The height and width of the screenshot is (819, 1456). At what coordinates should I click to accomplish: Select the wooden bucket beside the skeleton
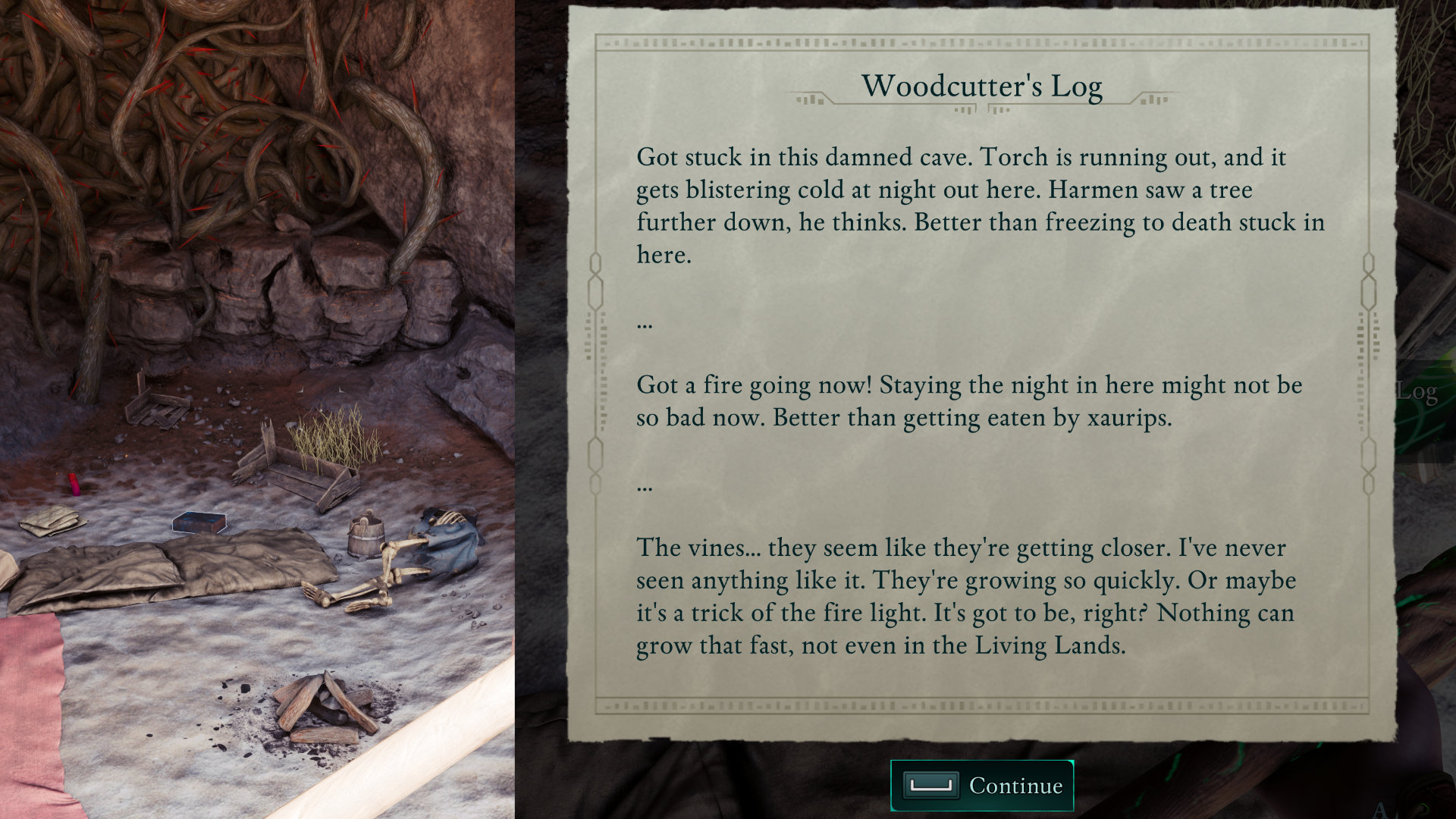pyautogui.click(x=365, y=538)
